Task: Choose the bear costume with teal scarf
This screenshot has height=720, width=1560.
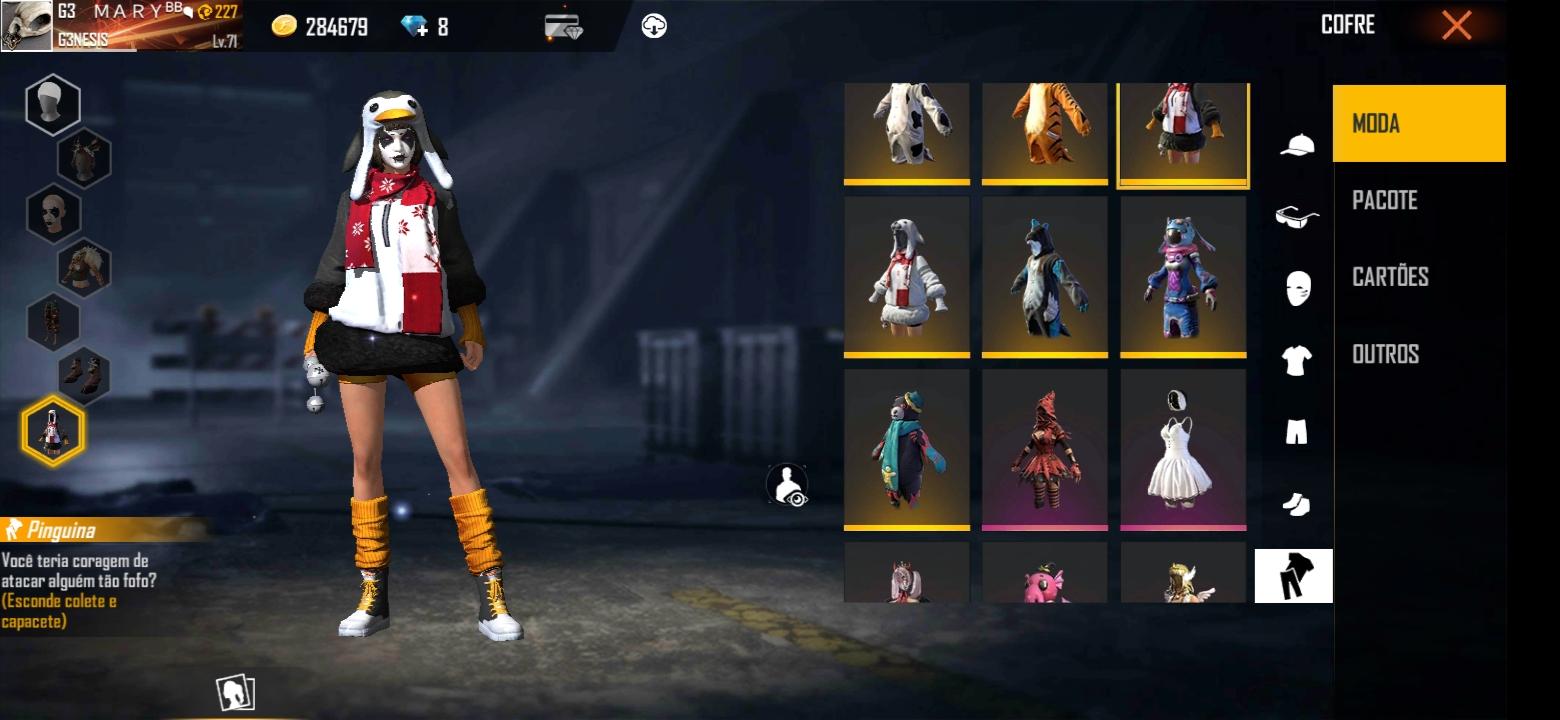Action: (x=907, y=448)
